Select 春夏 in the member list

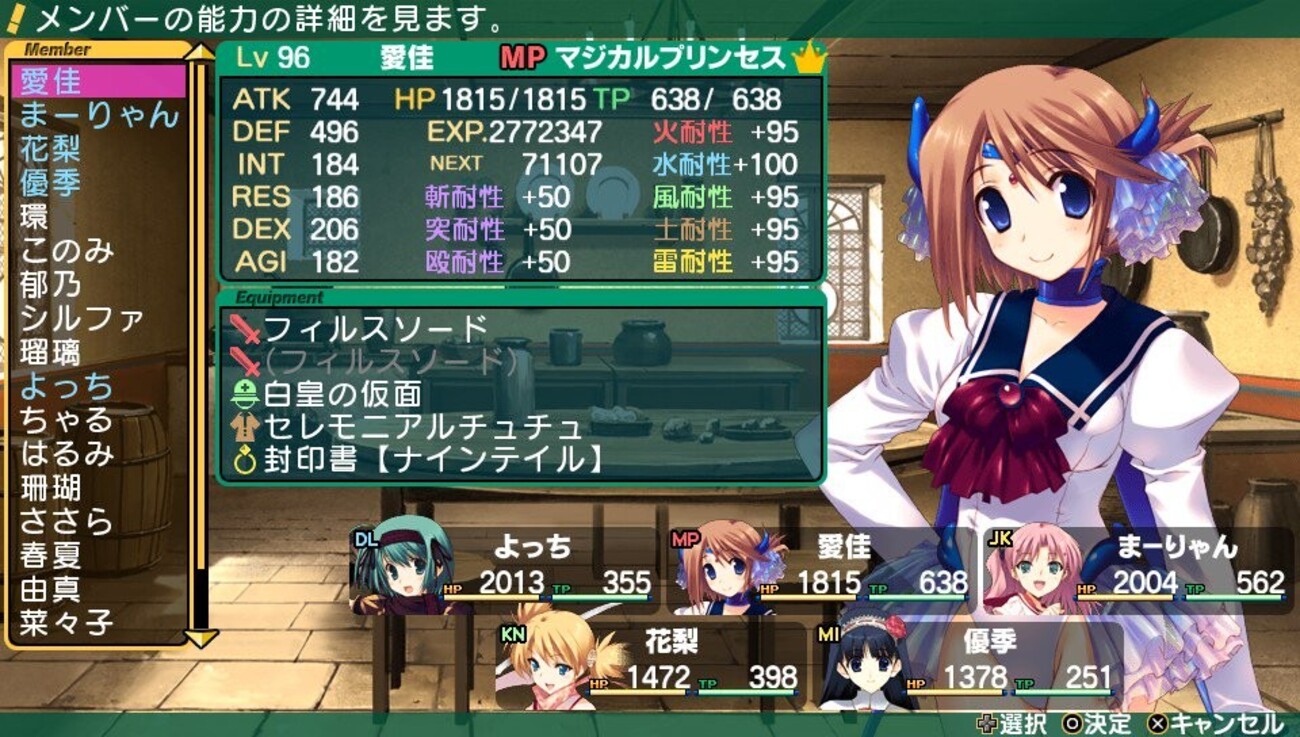tap(52, 556)
